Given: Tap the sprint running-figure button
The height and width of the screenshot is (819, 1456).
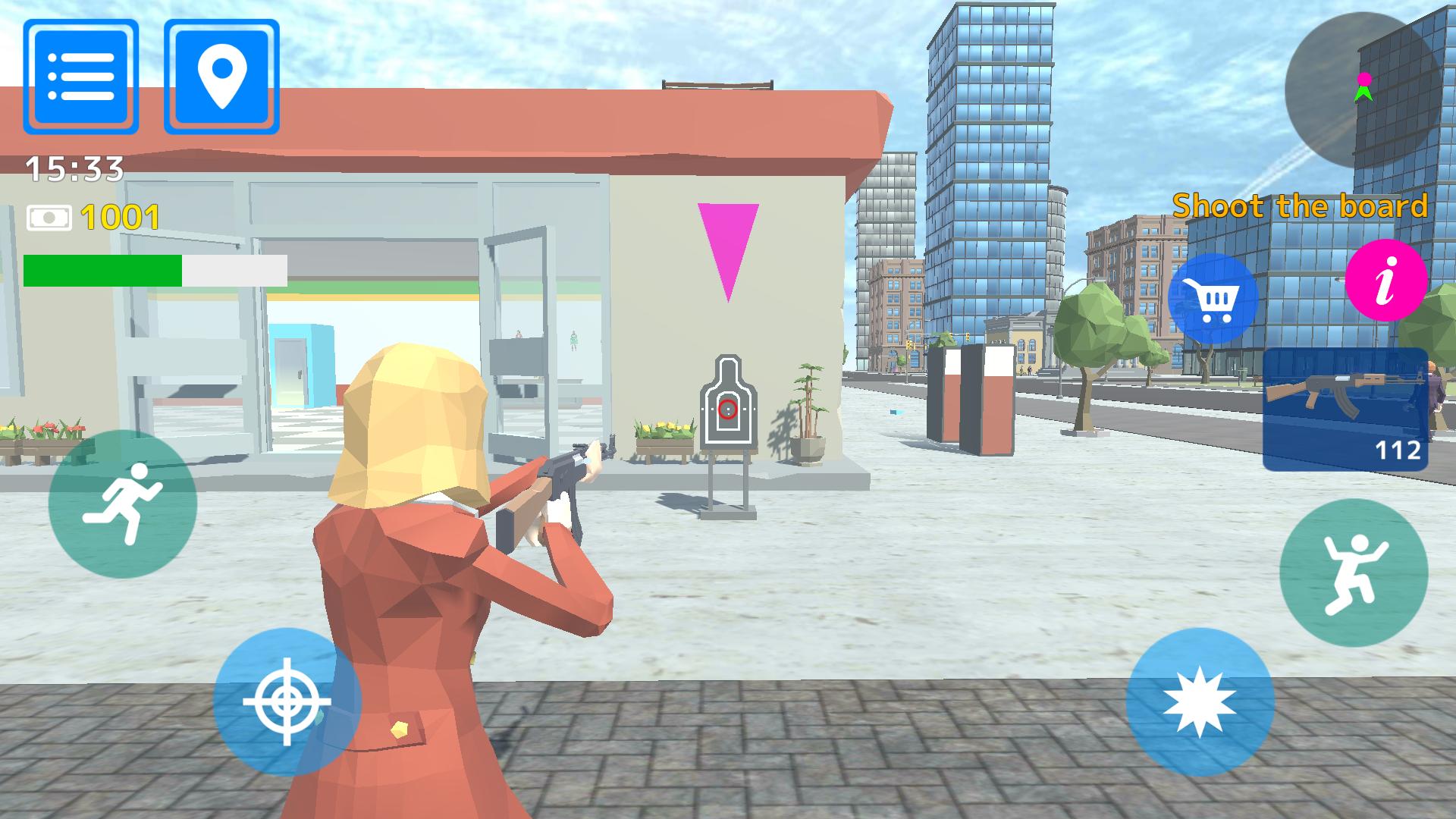Looking at the screenshot, I should click(x=123, y=504).
